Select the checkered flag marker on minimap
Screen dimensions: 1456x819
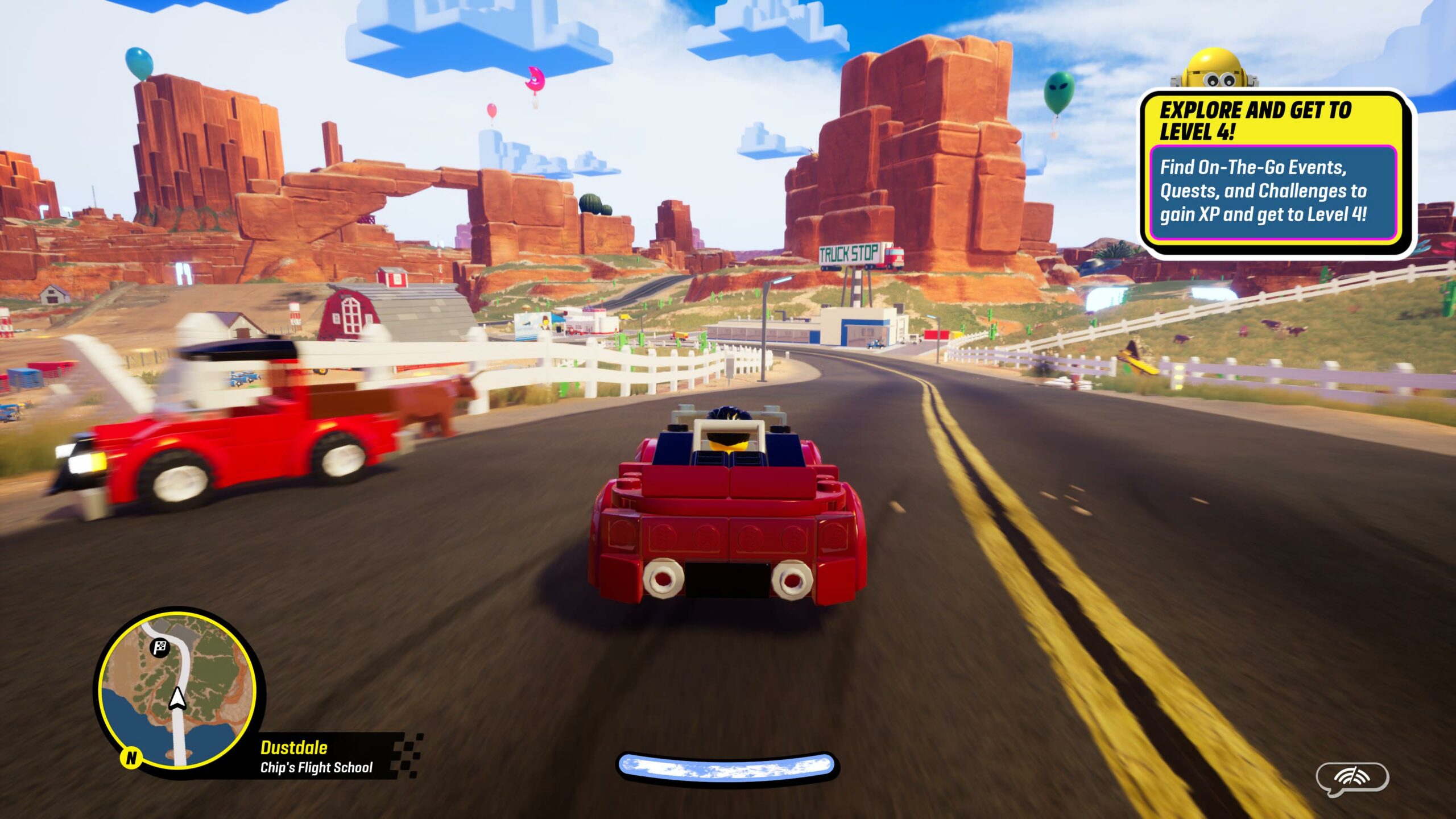pos(160,647)
